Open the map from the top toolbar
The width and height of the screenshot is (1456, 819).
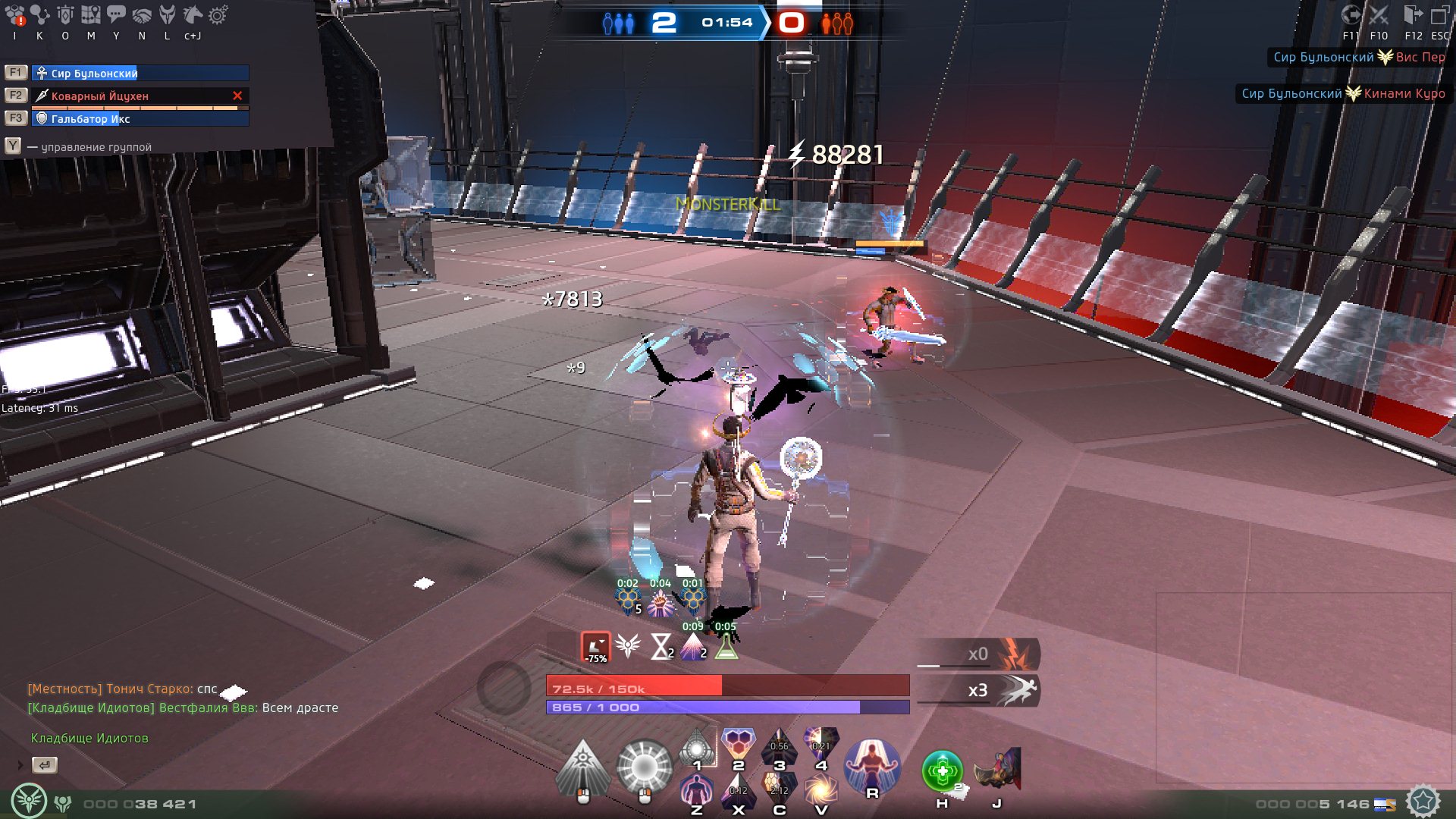tap(91, 15)
